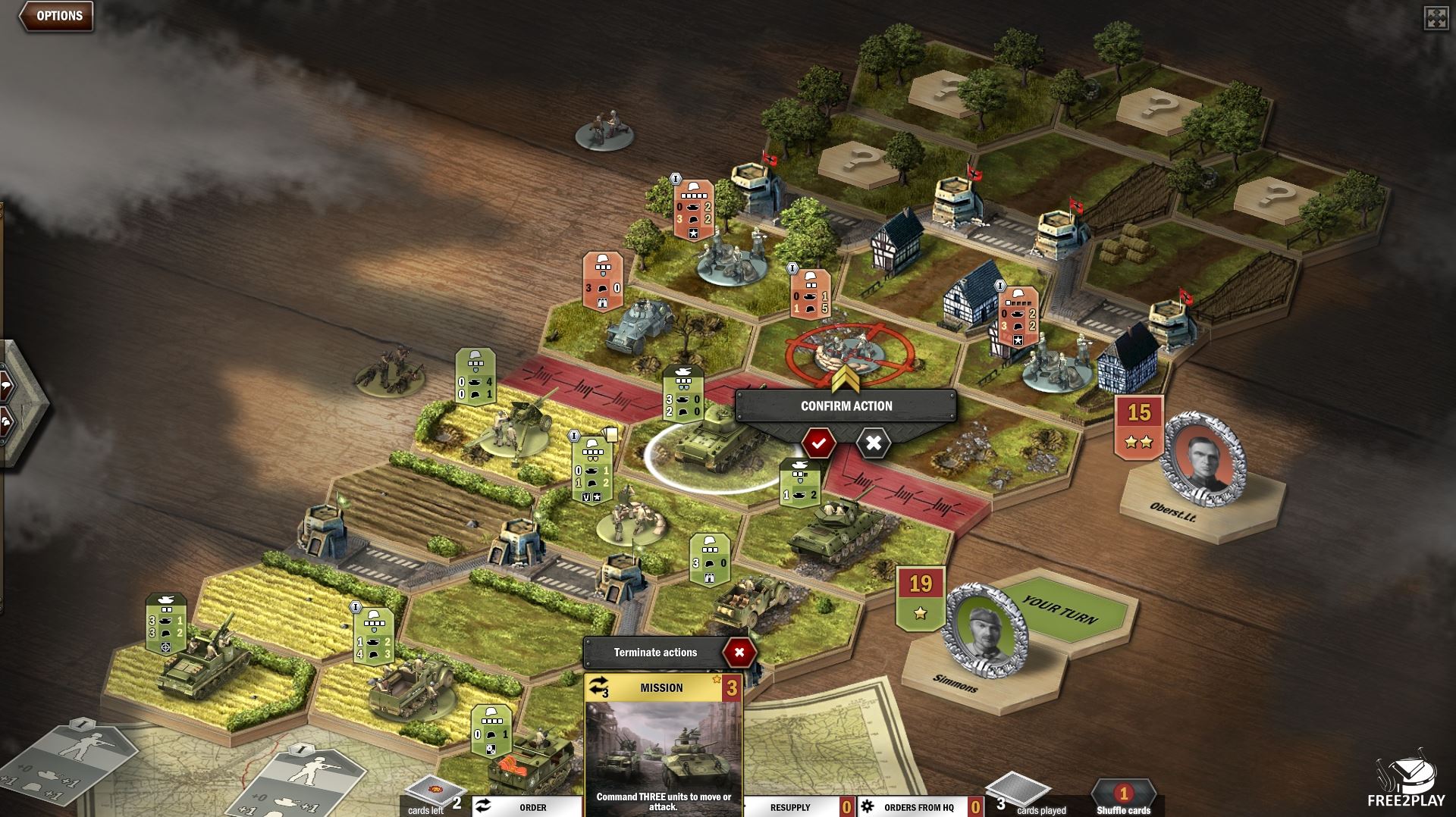1456x817 pixels.
Task: Open the chat speech bubble button
Action: coord(5,386)
